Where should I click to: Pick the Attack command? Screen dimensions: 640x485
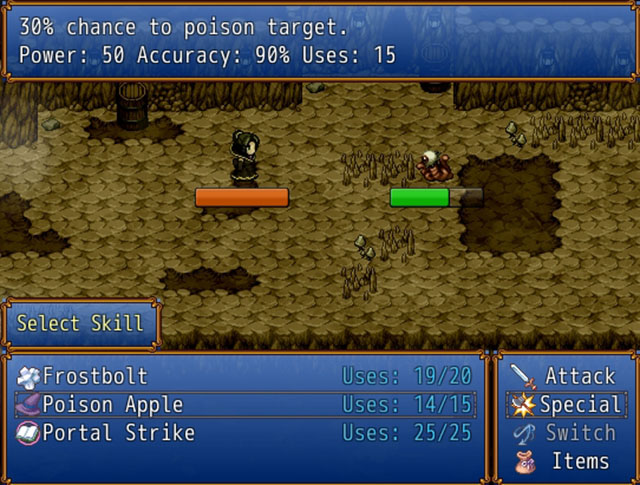[x=579, y=377]
